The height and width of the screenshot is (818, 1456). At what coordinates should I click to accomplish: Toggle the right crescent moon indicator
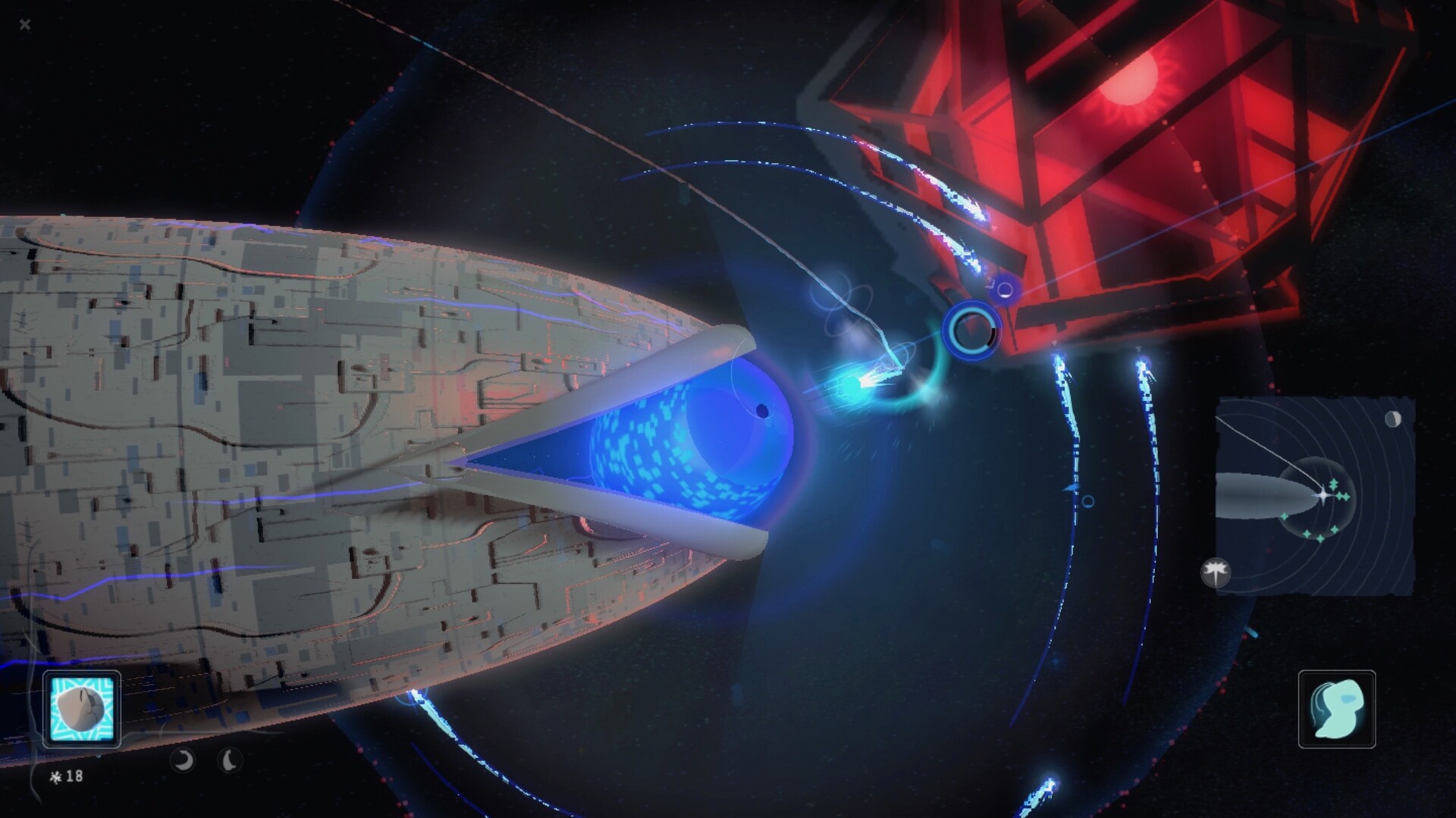pyautogui.click(x=229, y=760)
